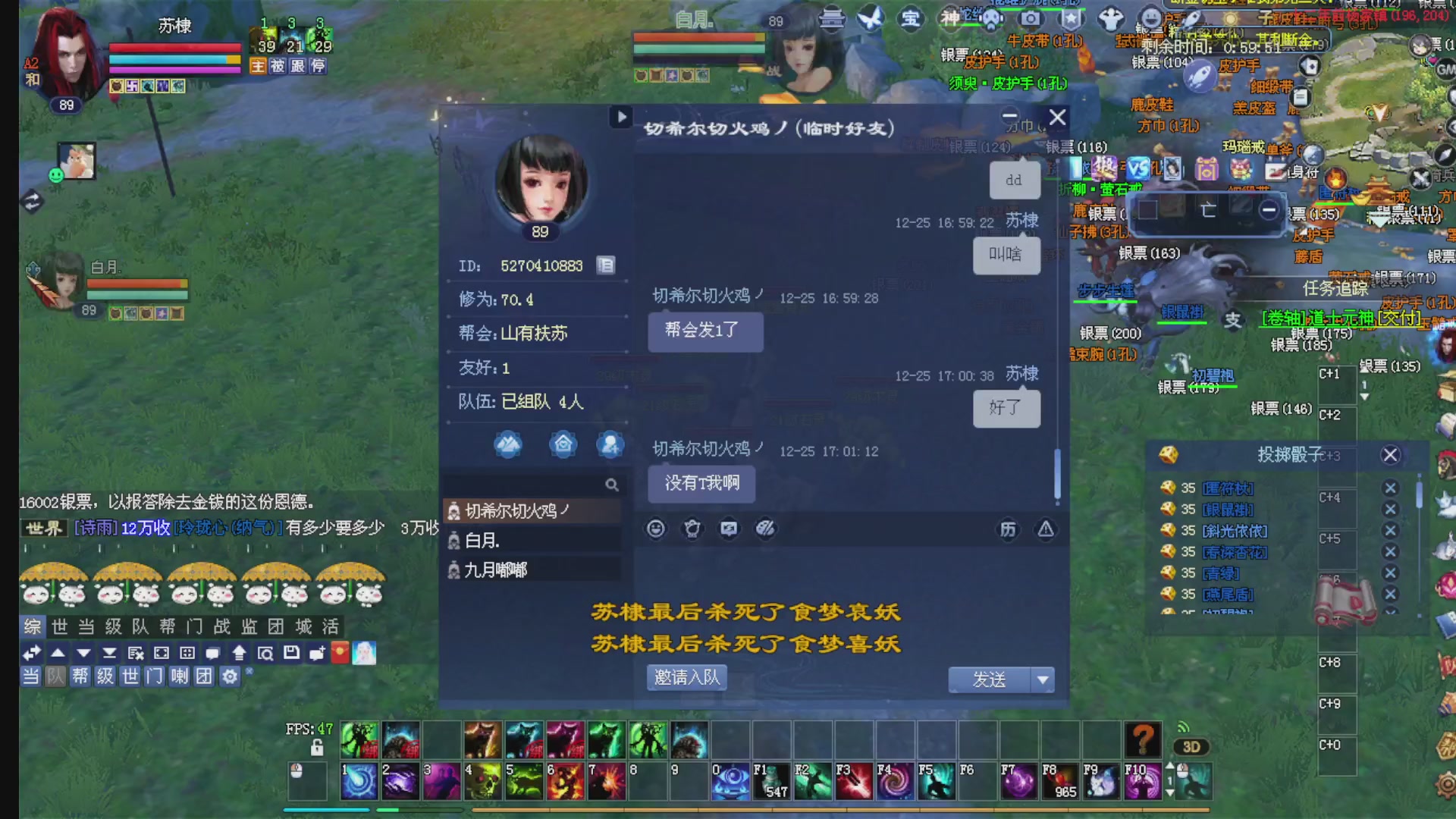This screenshot has height=819, width=1456.
Task: Toggle the 3D display button near the skill bar
Action: tap(1192, 747)
